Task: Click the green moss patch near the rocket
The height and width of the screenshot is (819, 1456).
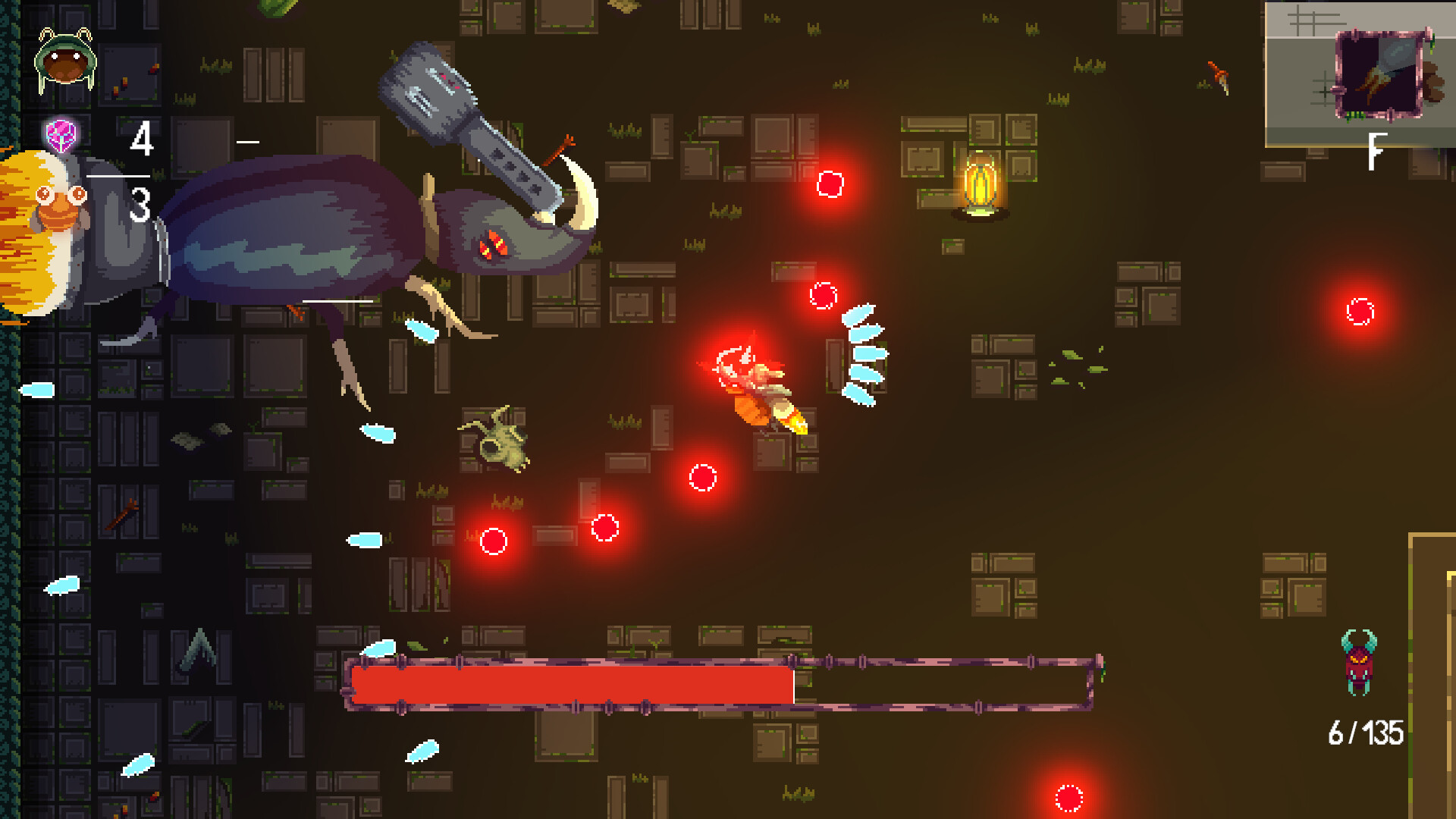Action: tap(1072, 358)
